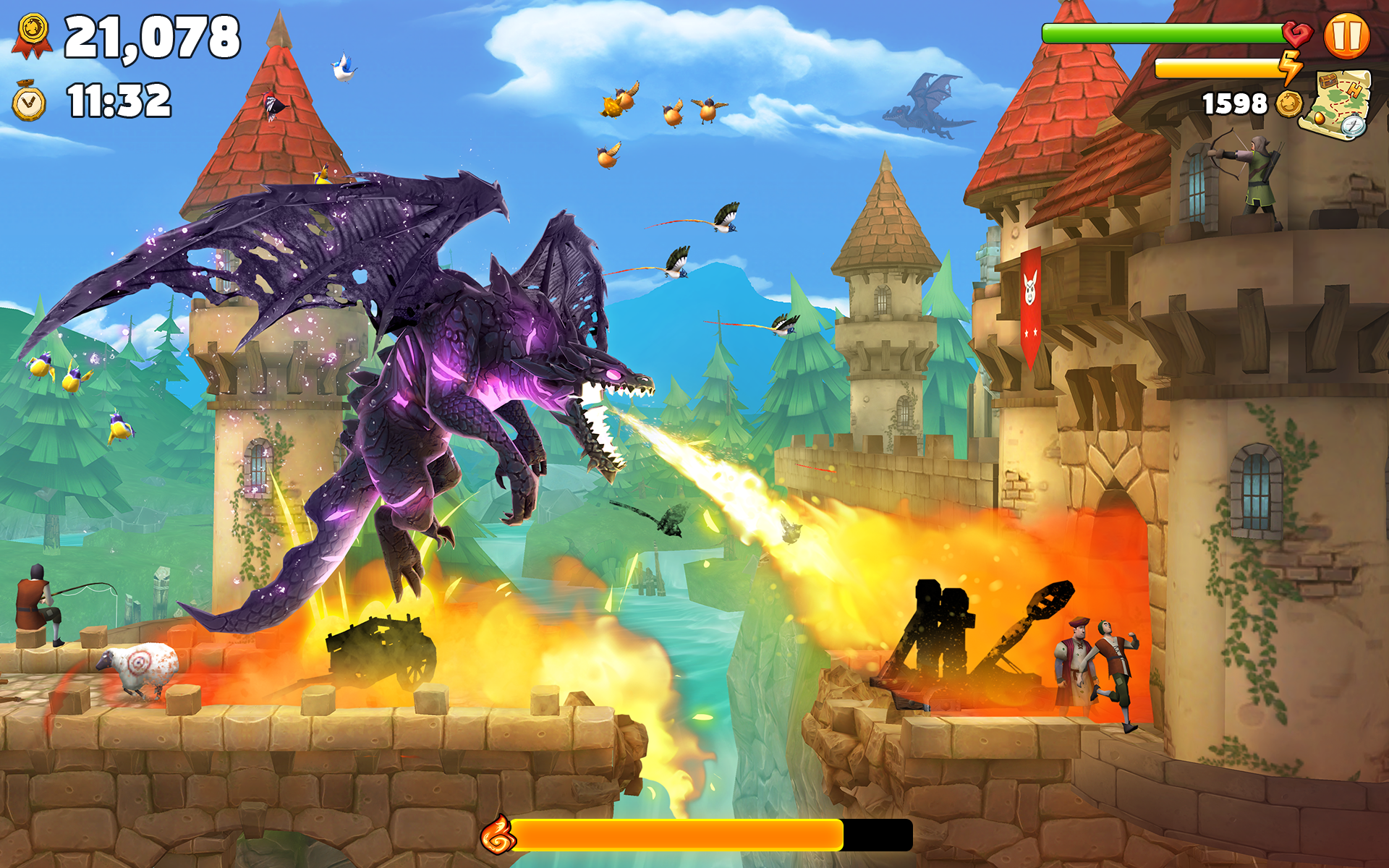Image resolution: width=1389 pixels, height=868 pixels.
Task: Click the compass on the treasure map
Action: click(x=1352, y=125)
